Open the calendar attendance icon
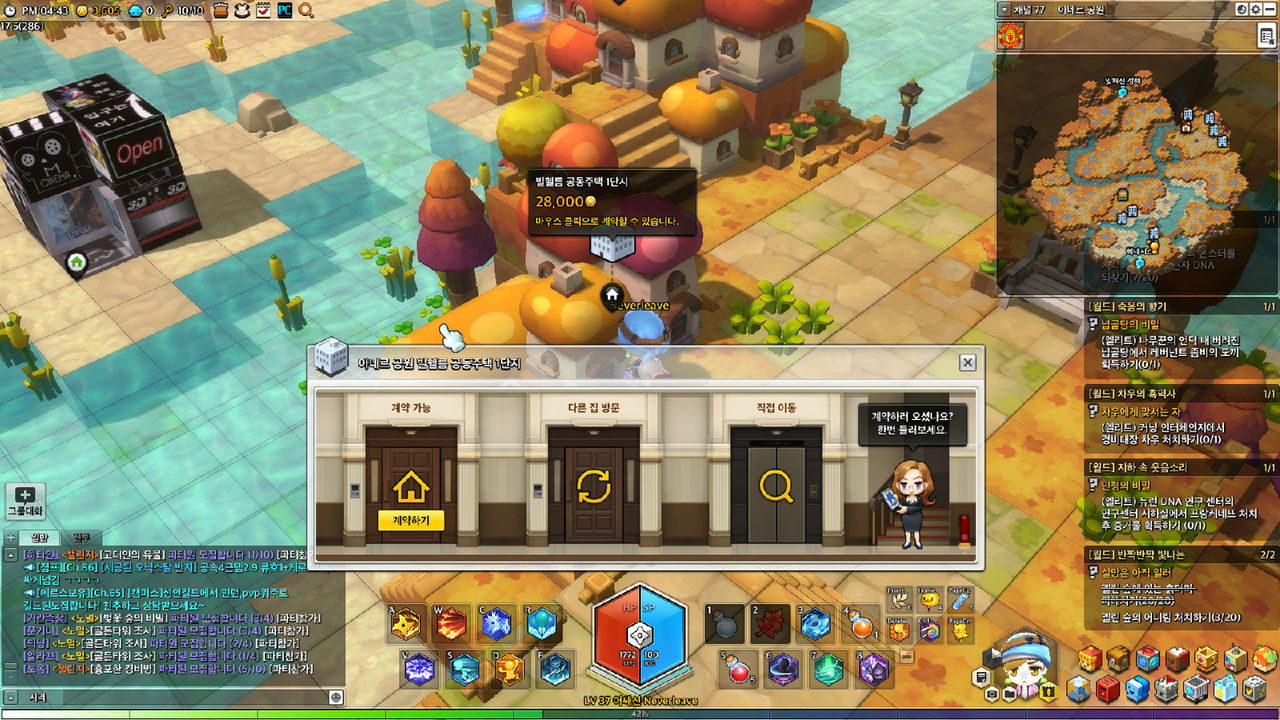The height and width of the screenshot is (720, 1280). [x=263, y=10]
